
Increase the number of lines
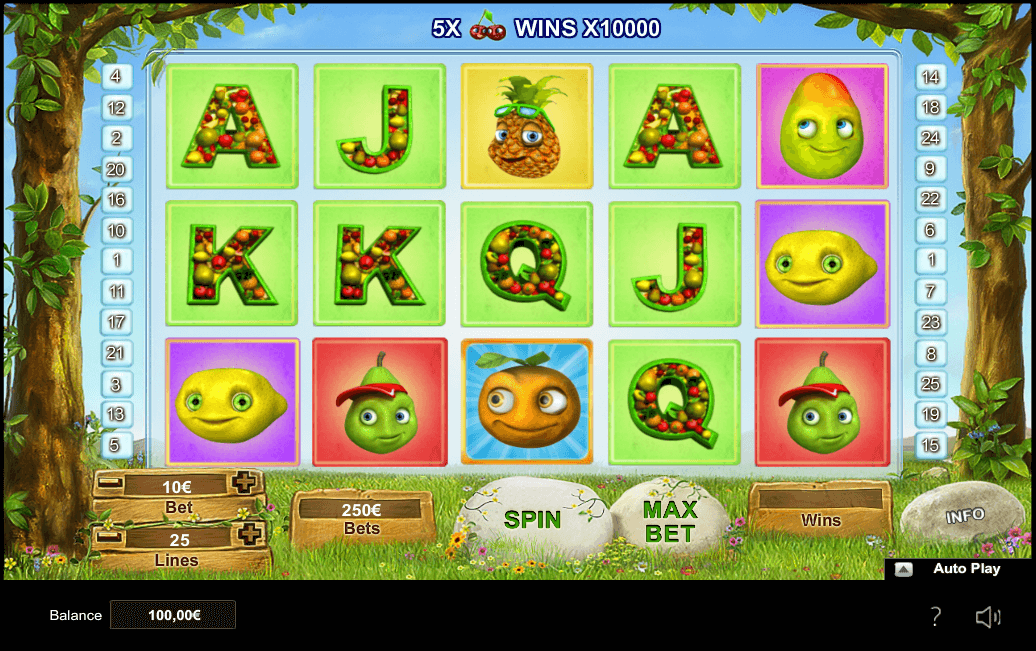tap(249, 533)
